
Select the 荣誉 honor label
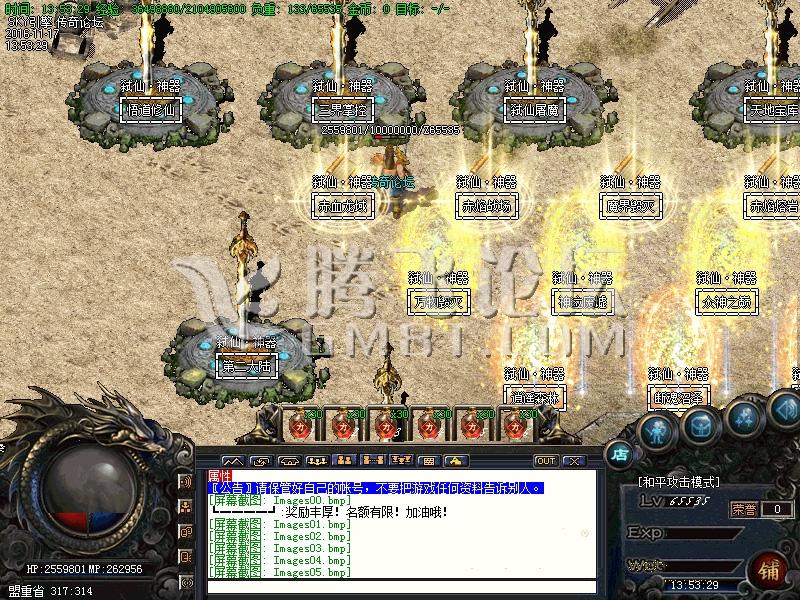pos(744,509)
